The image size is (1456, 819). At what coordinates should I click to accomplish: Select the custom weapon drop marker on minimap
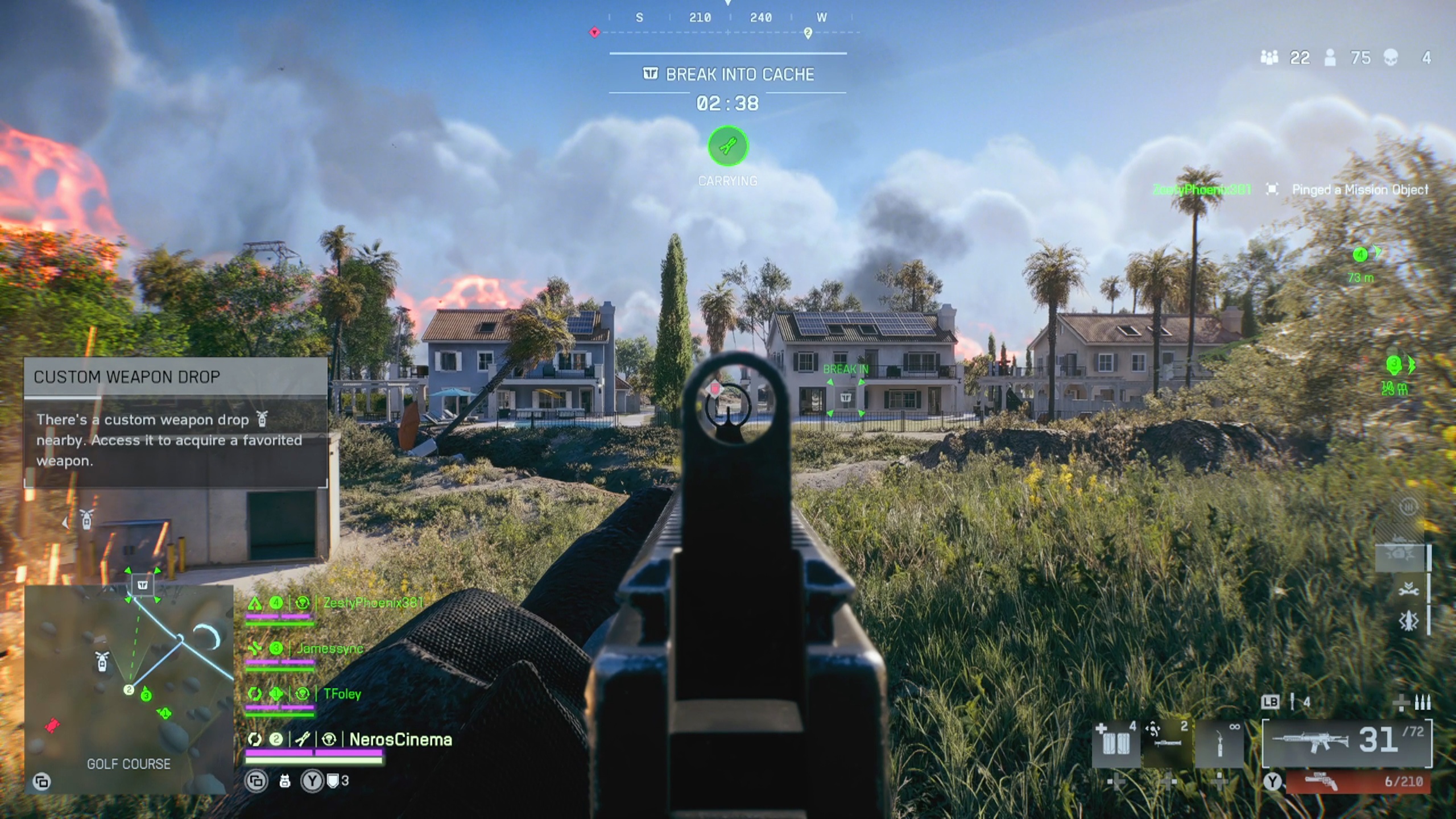click(x=102, y=661)
